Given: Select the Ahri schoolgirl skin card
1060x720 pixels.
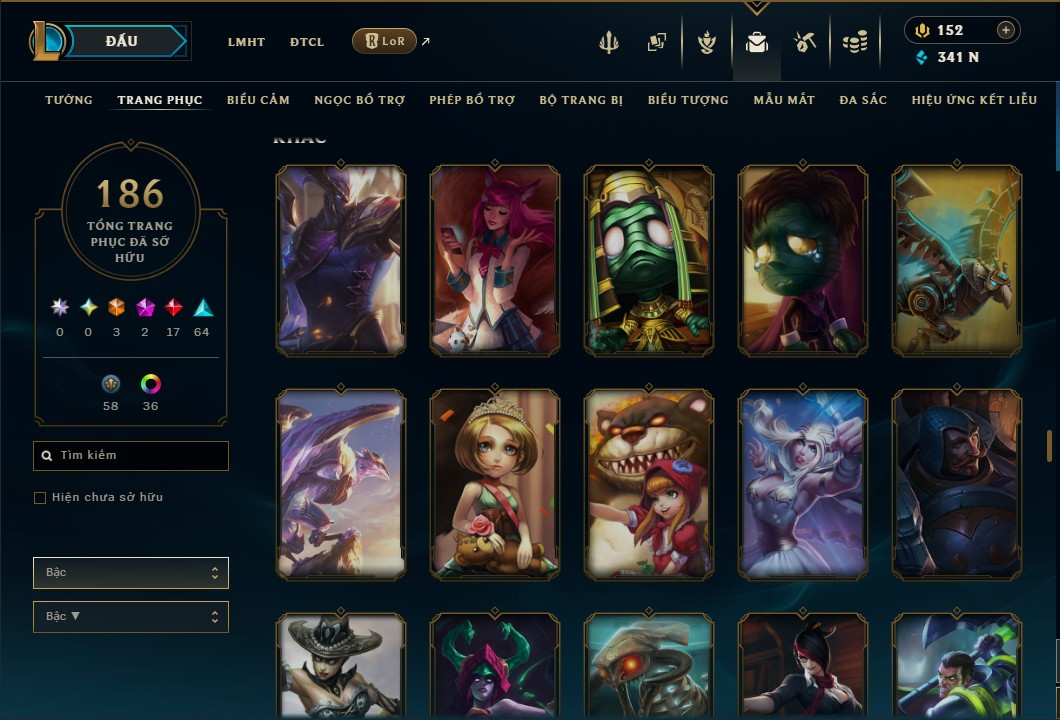Looking at the screenshot, I should [x=495, y=260].
